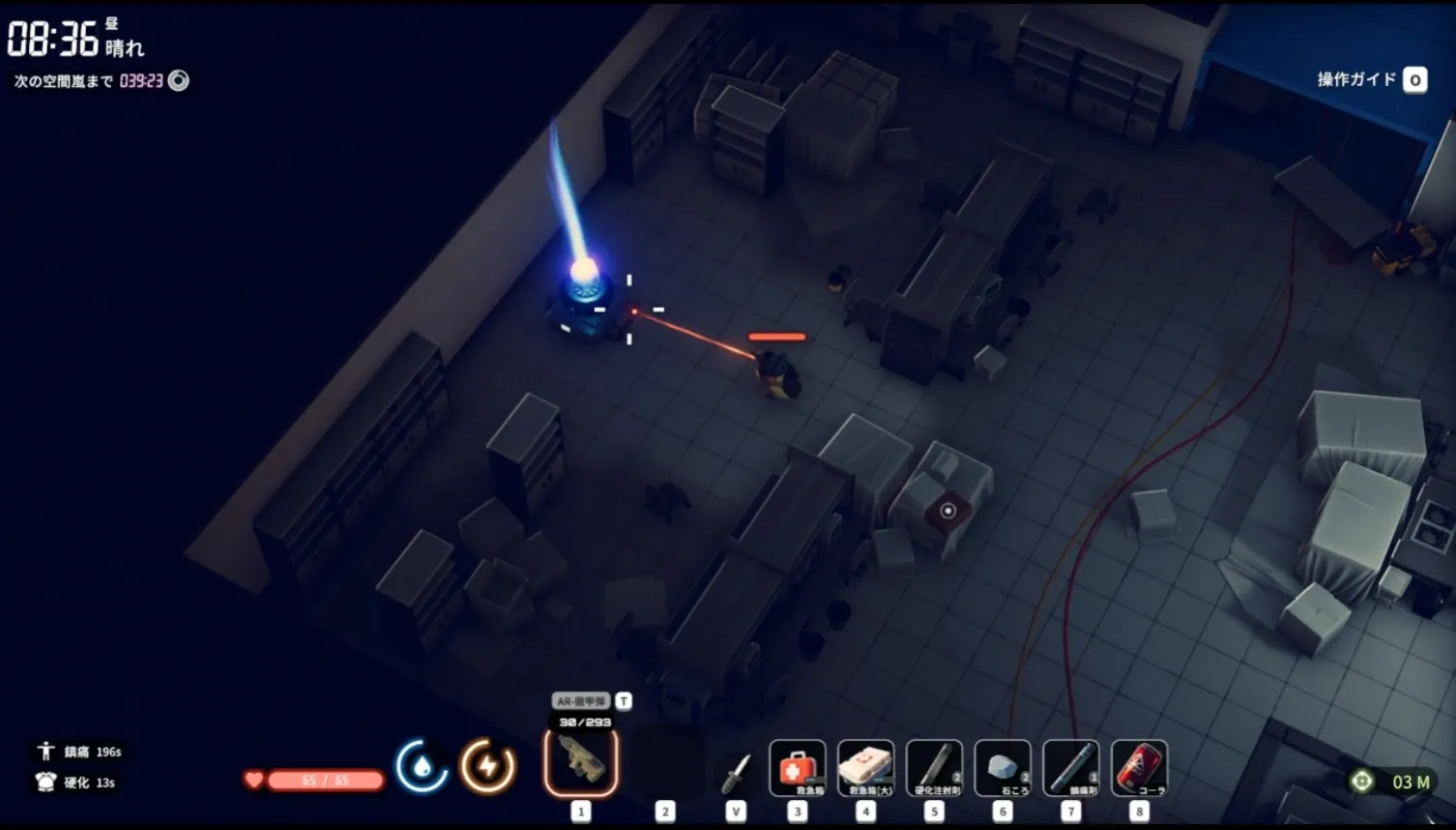Choose the hardening injector (硬化注射剤) slot
1456x830 pixels.
[x=935, y=768]
